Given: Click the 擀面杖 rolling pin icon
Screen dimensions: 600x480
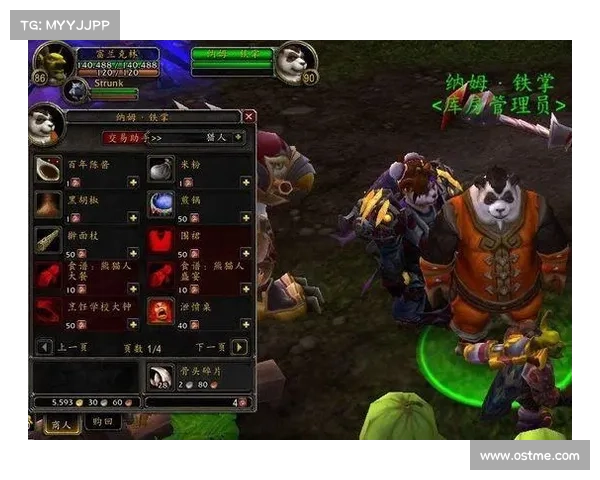Looking at the screenshot, I should pos(48,241).
